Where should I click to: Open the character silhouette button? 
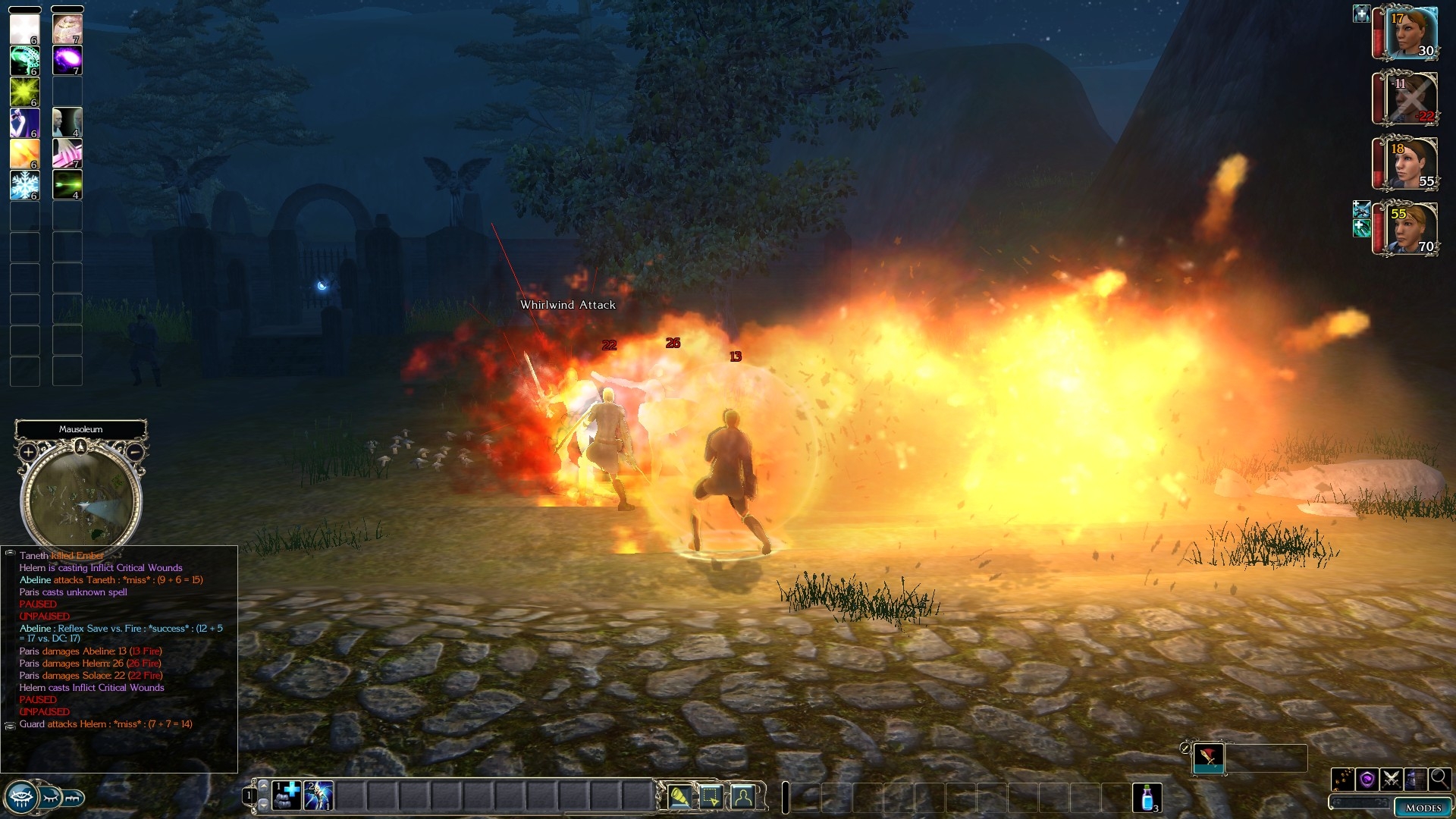pos(743,797)
